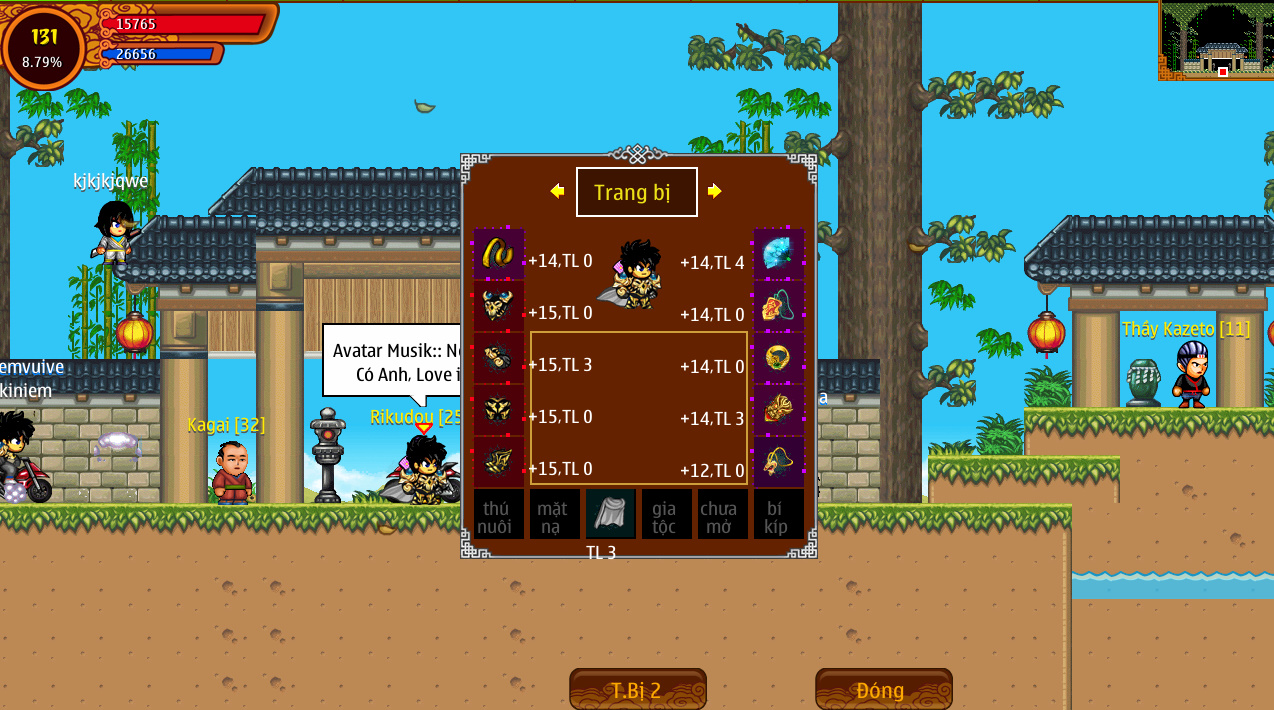The width and height of the screenshot is (1274, 710).
Task: Select the red amulet necklace slot
Action: tap(778, 306)
